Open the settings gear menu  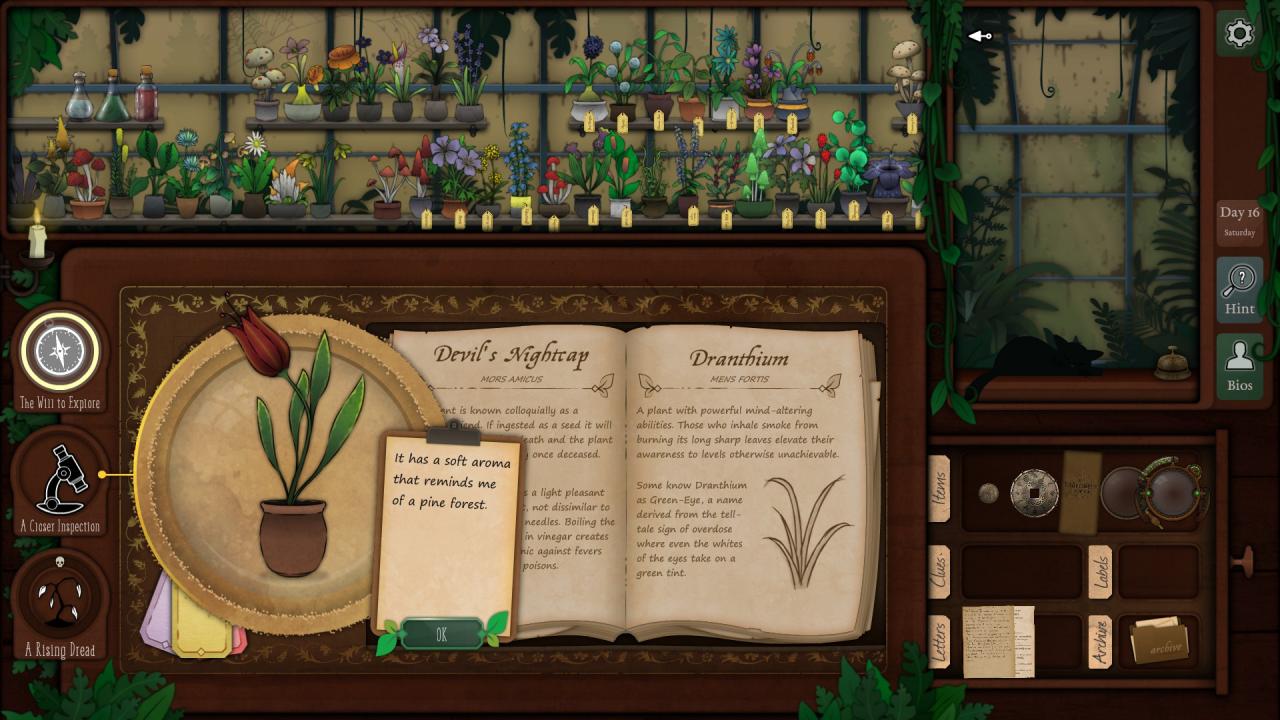coord(1239,34)
